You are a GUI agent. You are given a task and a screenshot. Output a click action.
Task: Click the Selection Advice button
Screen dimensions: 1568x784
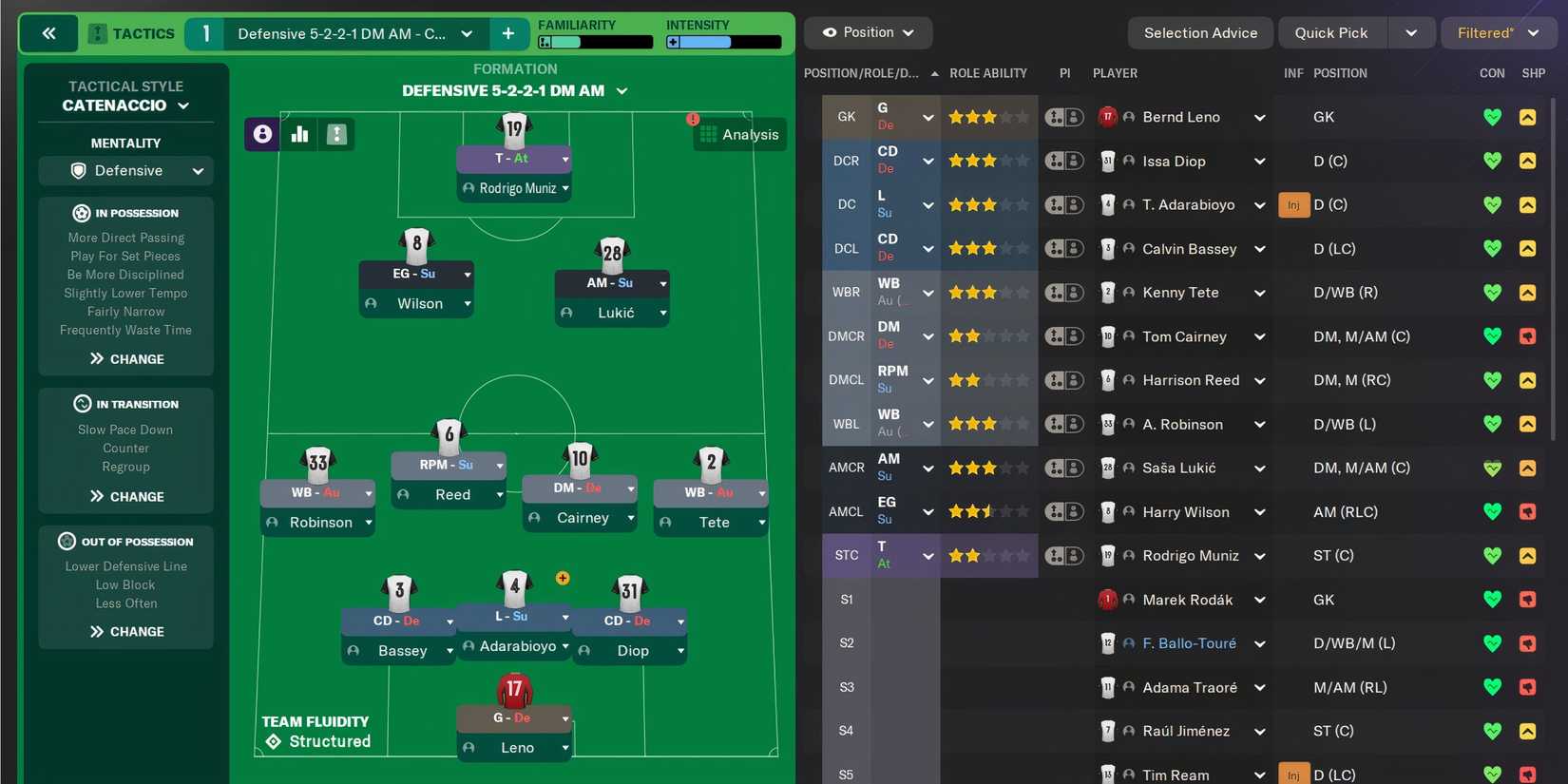coord(1199,32)
